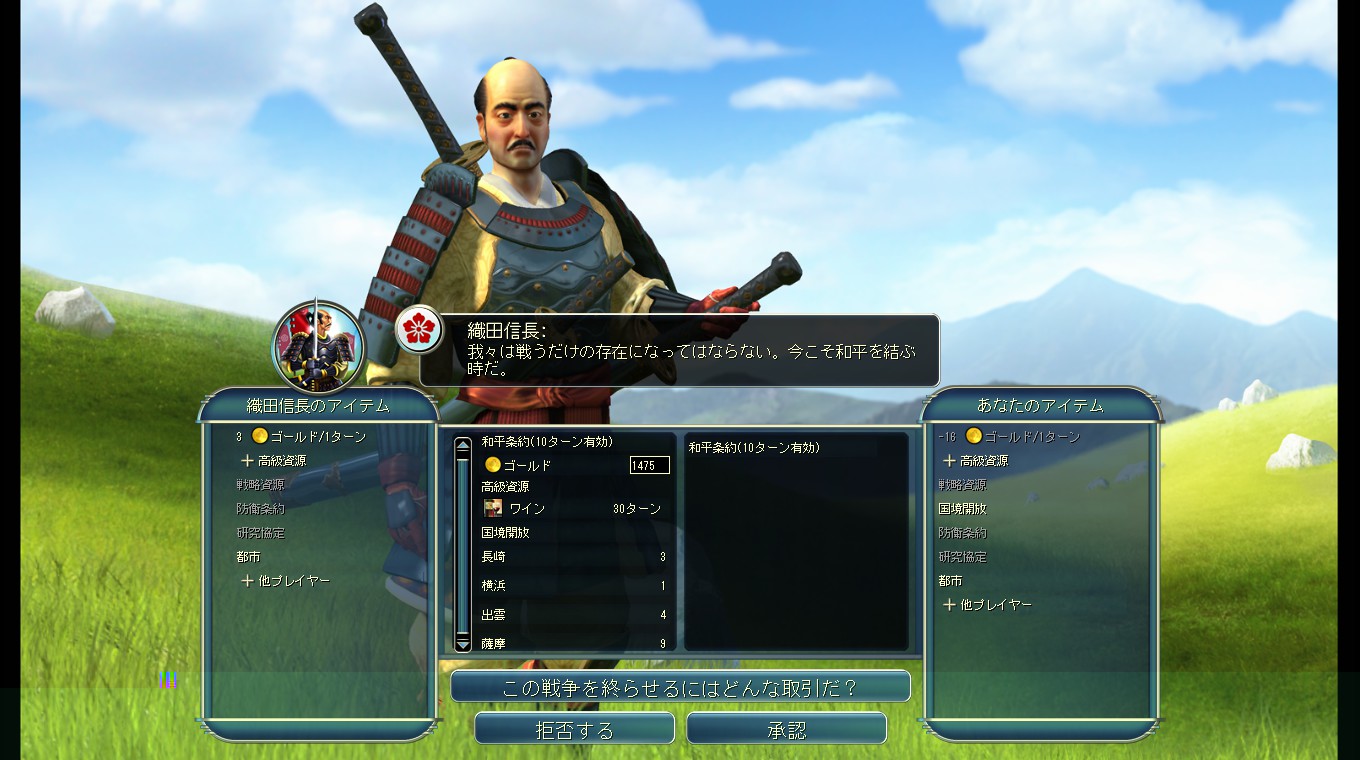Ask what deal would end this war
This screenshot has width=1360, height=760.
(680, 687)
